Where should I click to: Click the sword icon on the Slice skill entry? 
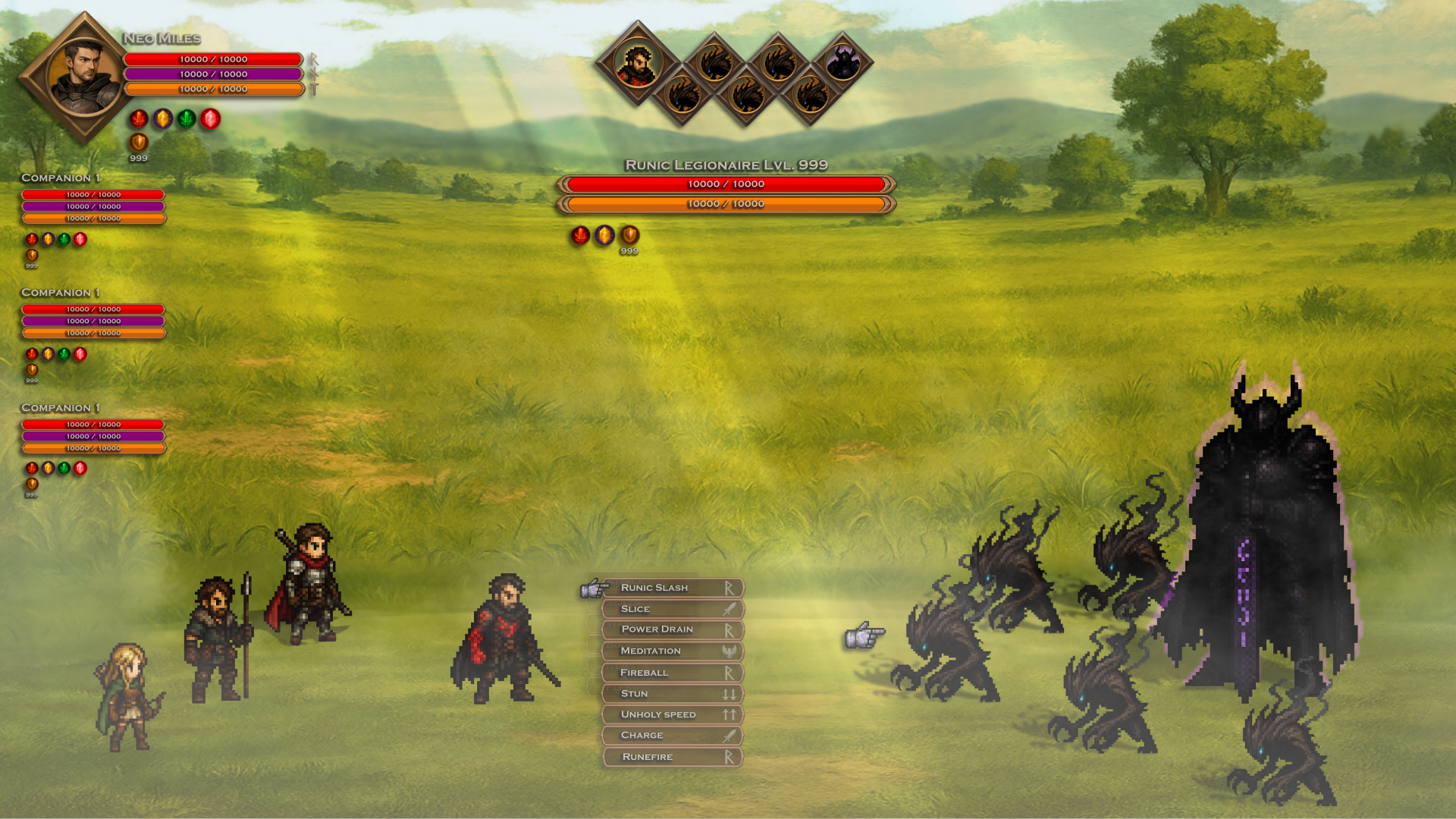(729, 608)
